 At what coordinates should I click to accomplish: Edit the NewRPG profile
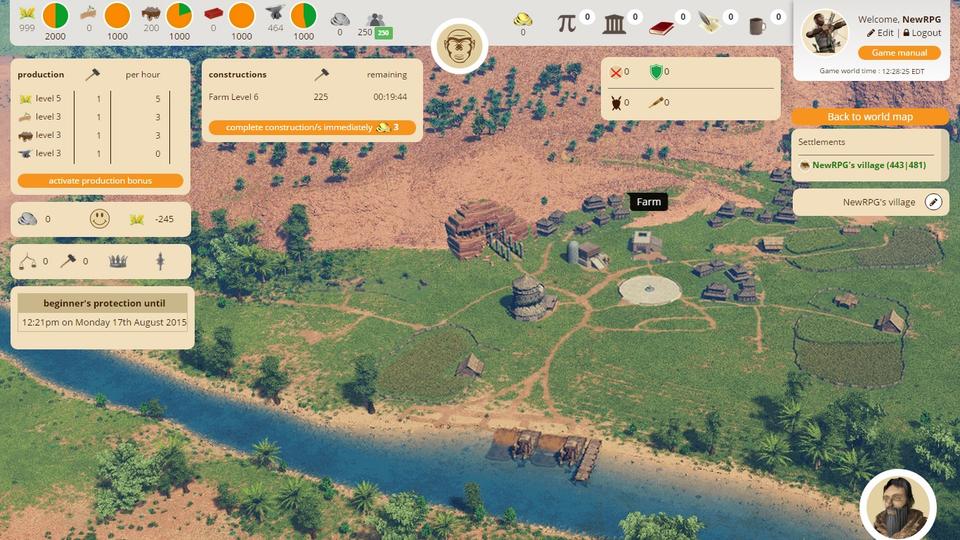(x=880, y=33)
